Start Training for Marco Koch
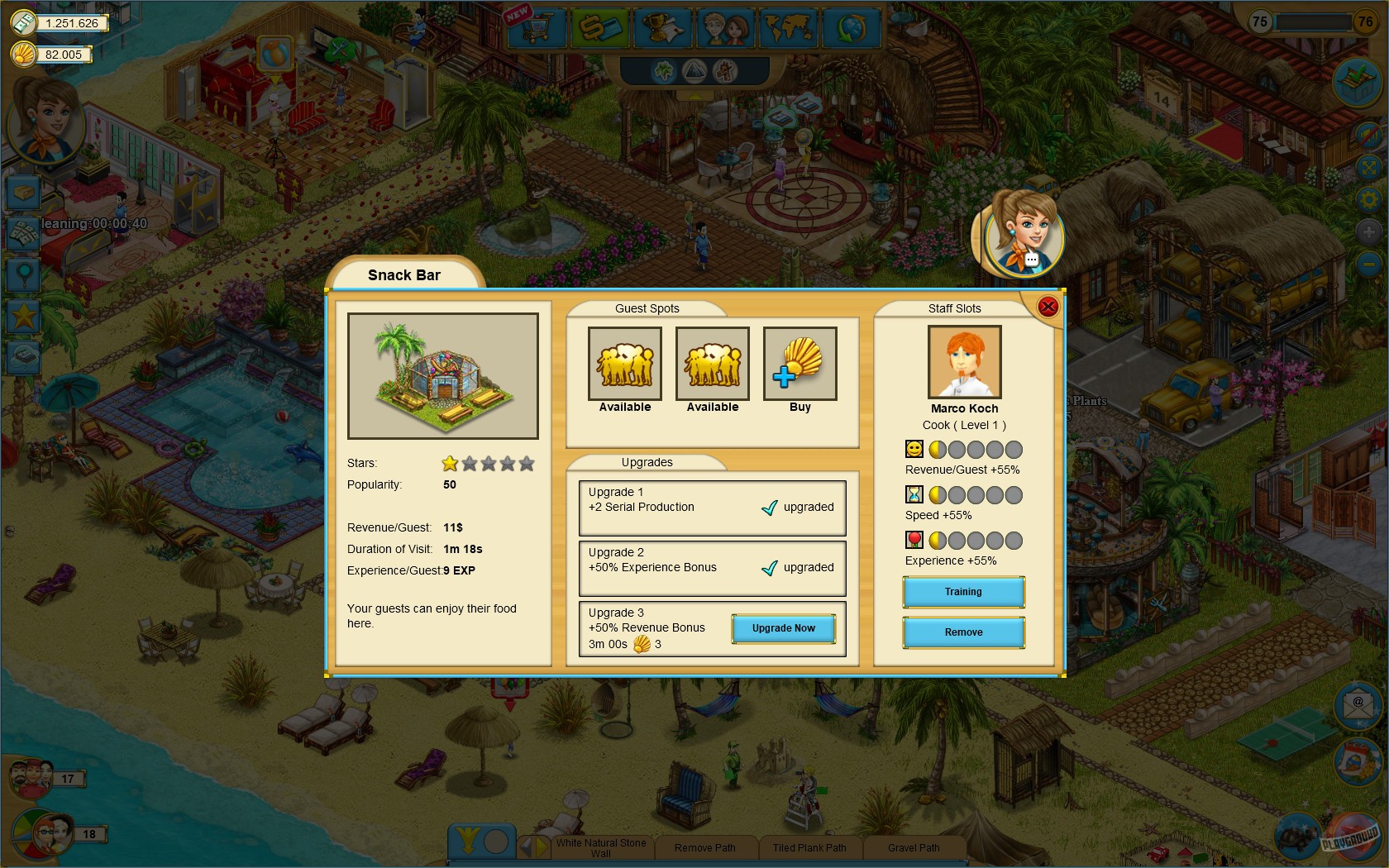The height and width of the screenshot is (868, 1389). (963, 591)
